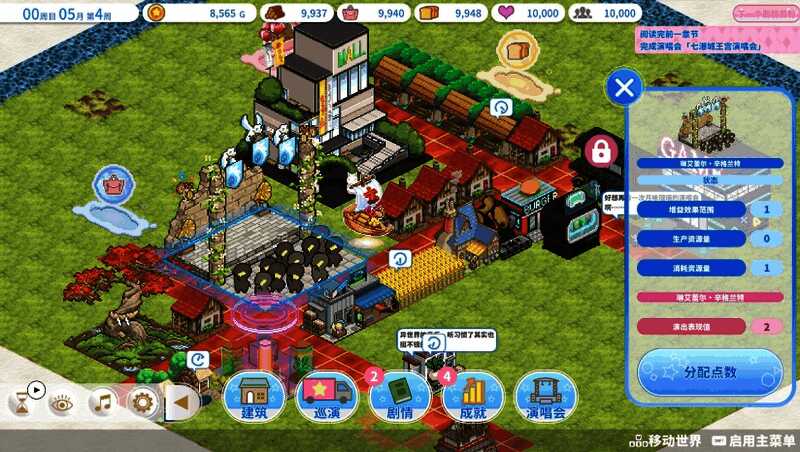Close the building info panel
The height and width of the screenshot is (452, 800).
click(625, 88)
